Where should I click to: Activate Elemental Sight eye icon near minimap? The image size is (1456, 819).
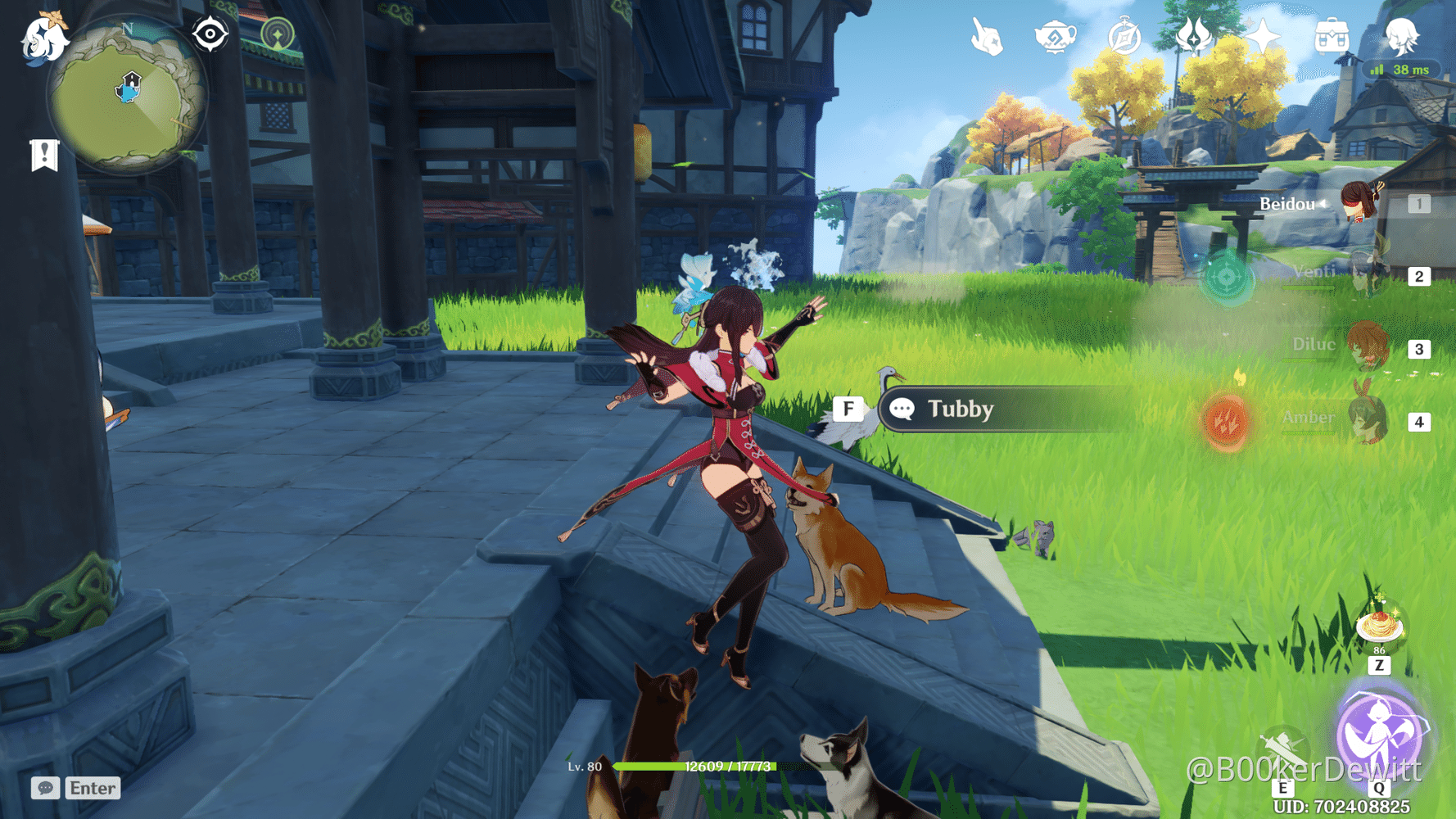[x=210, y=33]
